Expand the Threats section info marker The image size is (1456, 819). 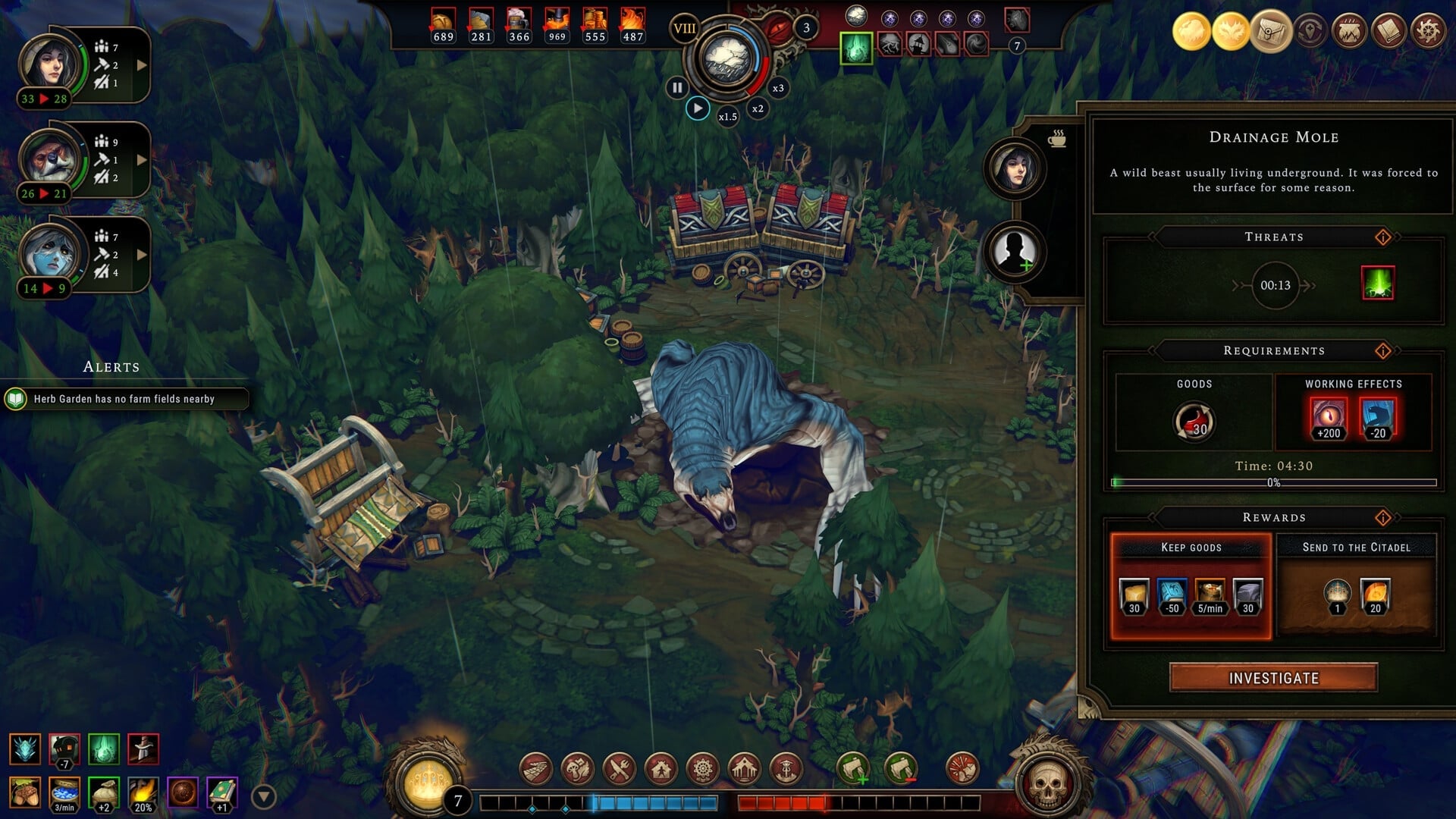coord(1384,236)
